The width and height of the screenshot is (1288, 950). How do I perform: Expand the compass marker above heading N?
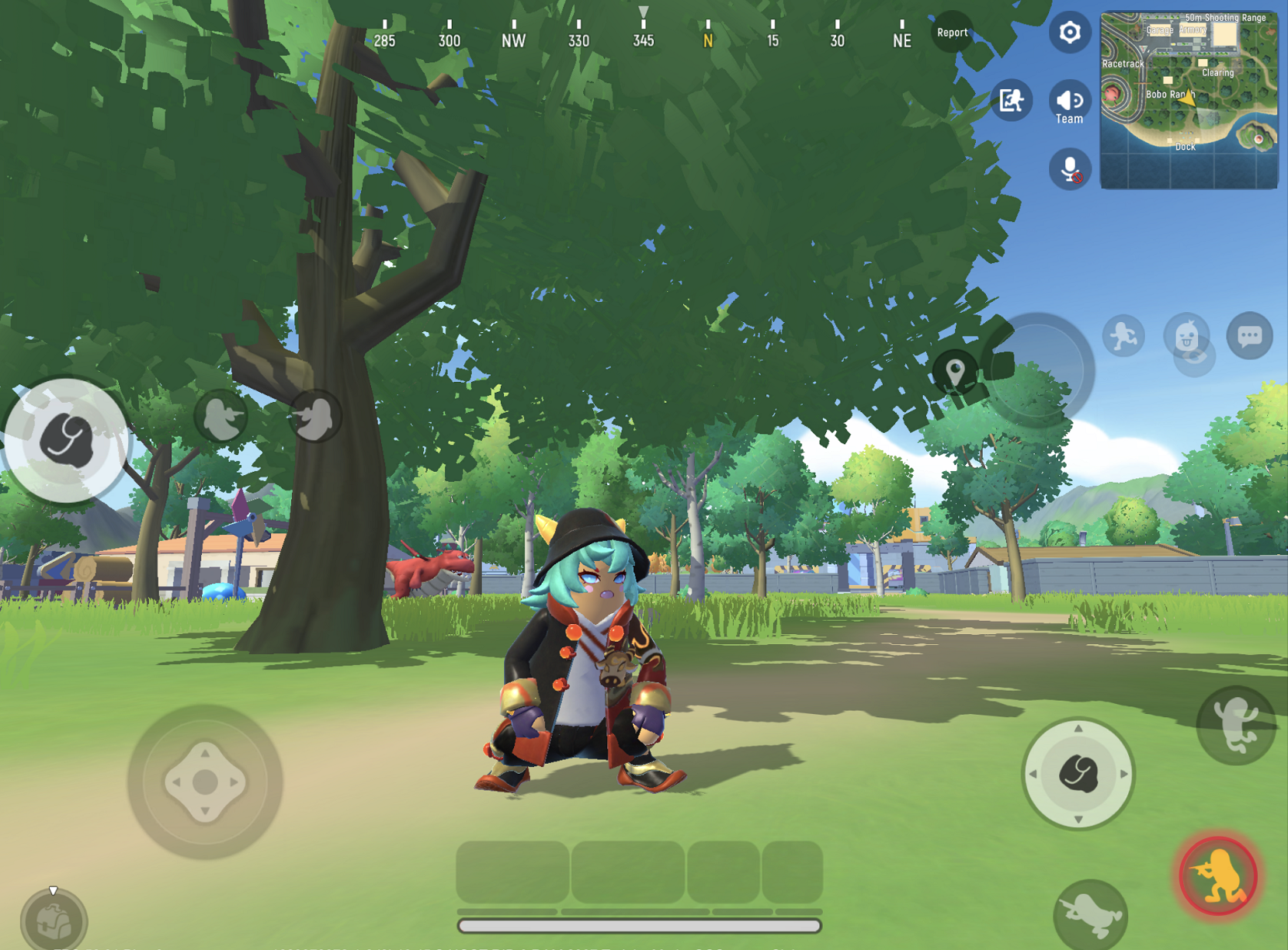click(x=643, y=11)
